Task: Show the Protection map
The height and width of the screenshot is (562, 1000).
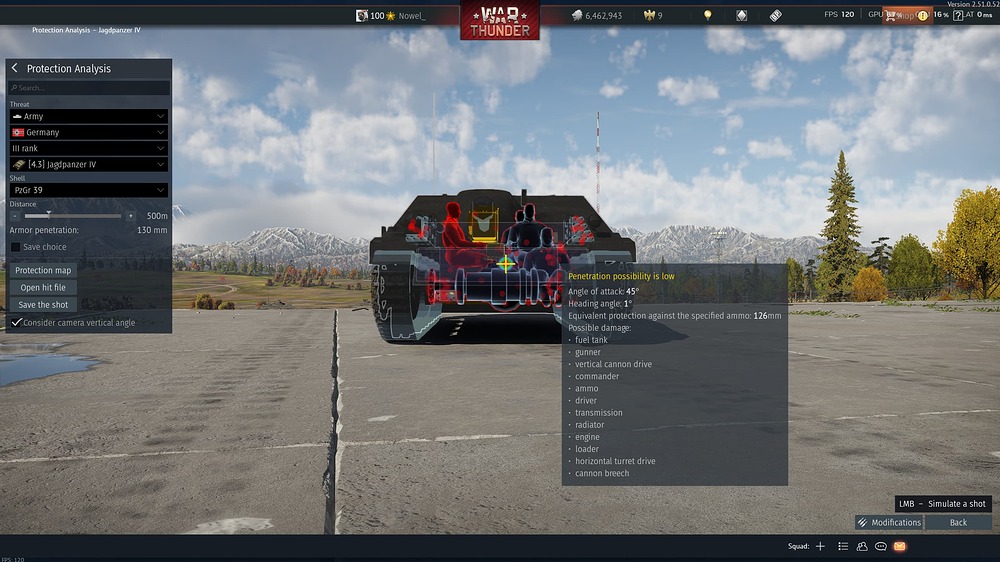Action: pos(43,271)
